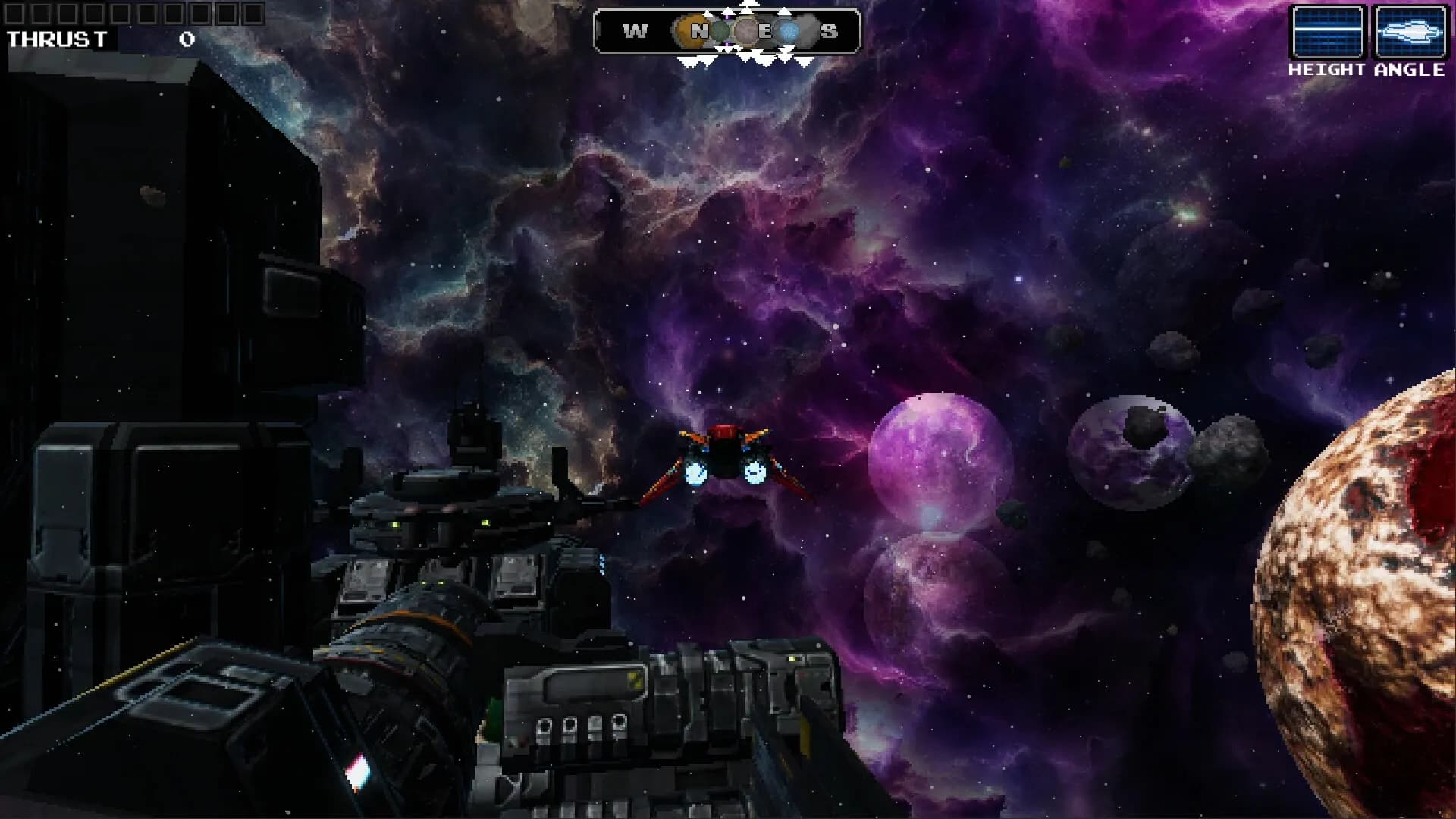Screen dimensions: 1456x819
Task: Toggle the last inventory slot top-left
Action: 253,14
